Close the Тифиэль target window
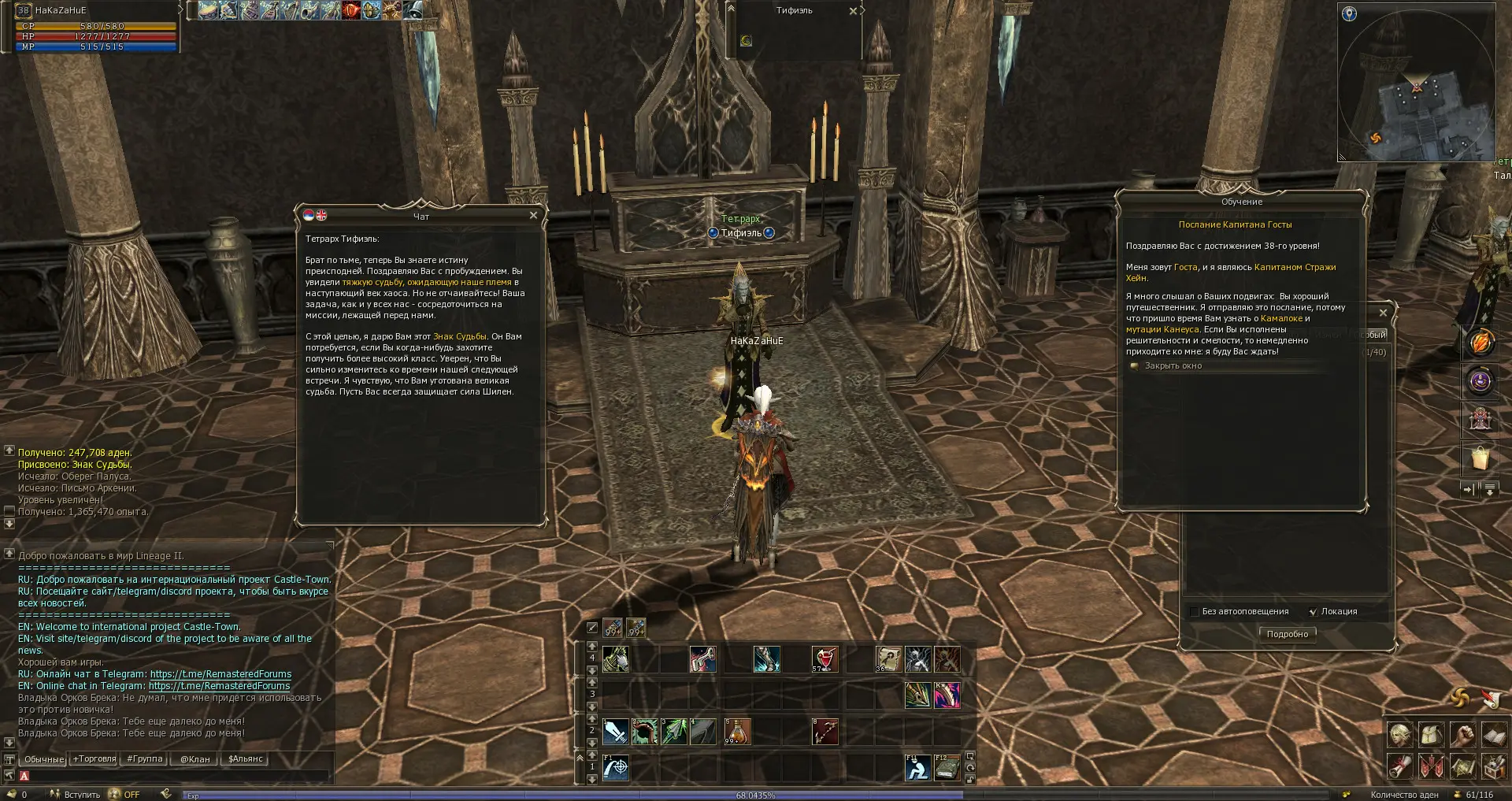The image size is (1512, 801). click(x=853, y=11)
